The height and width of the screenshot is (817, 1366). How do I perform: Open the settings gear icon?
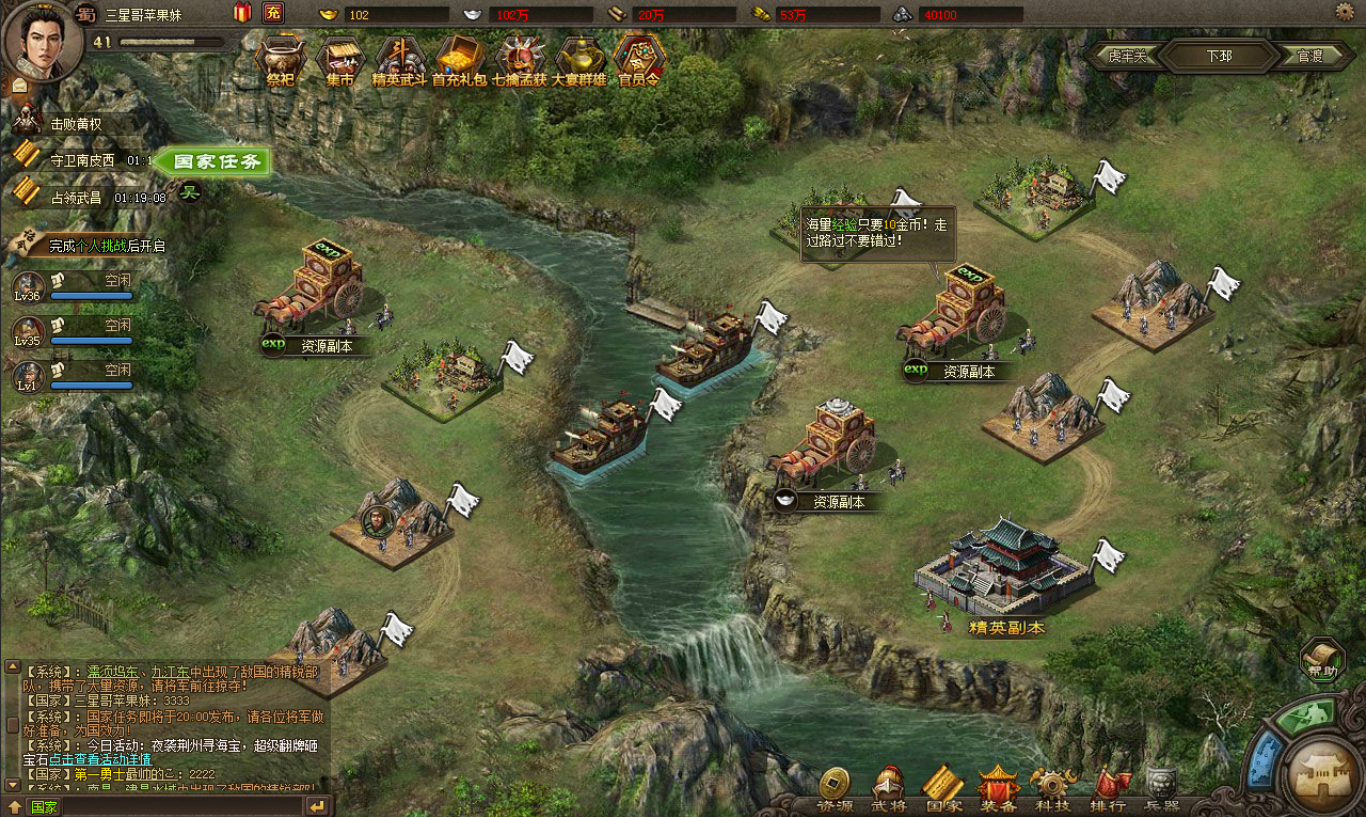(x=1345, y=12)
